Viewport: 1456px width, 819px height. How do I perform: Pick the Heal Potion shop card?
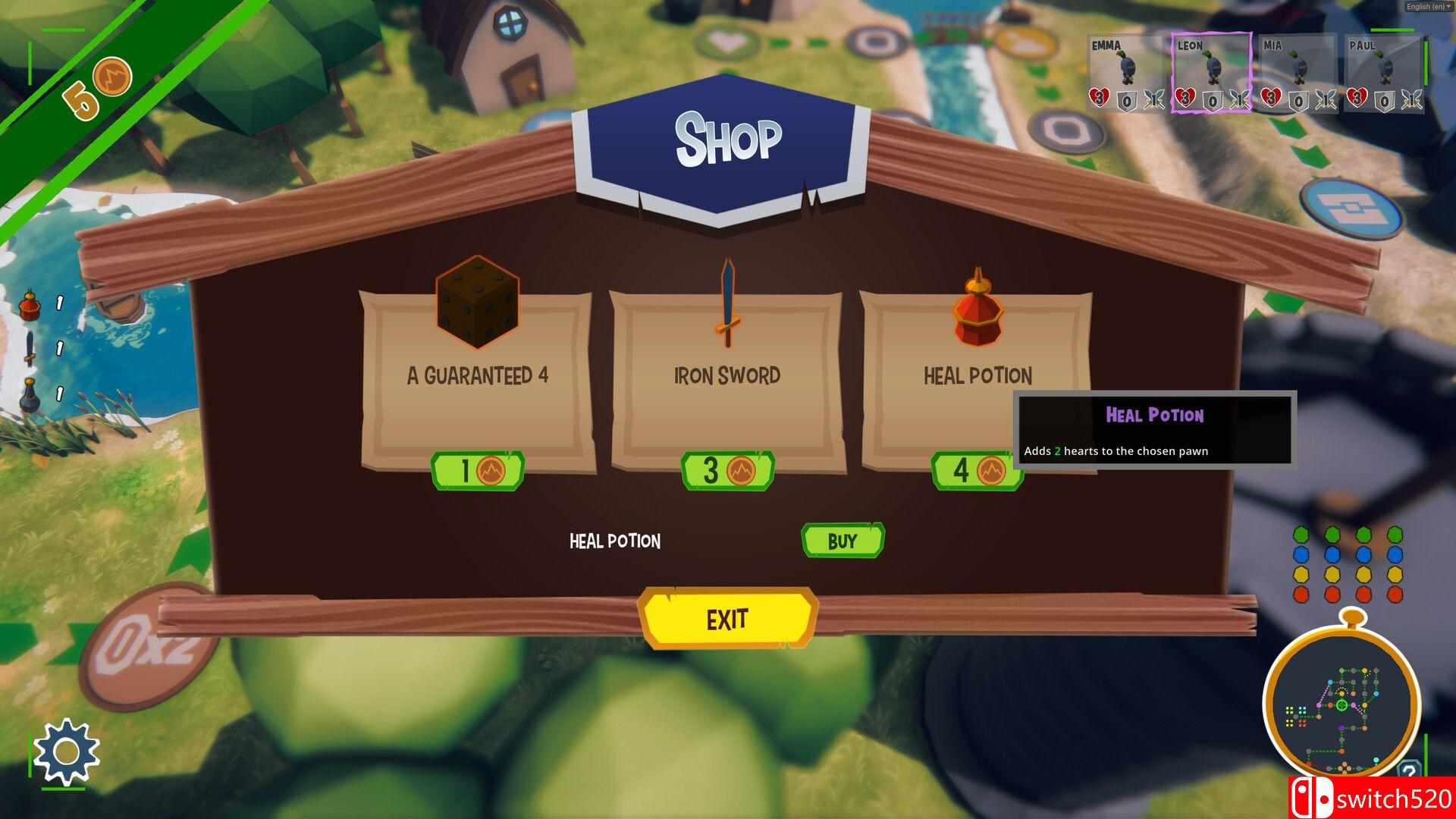pyautogui.click(x=977, y=375)
